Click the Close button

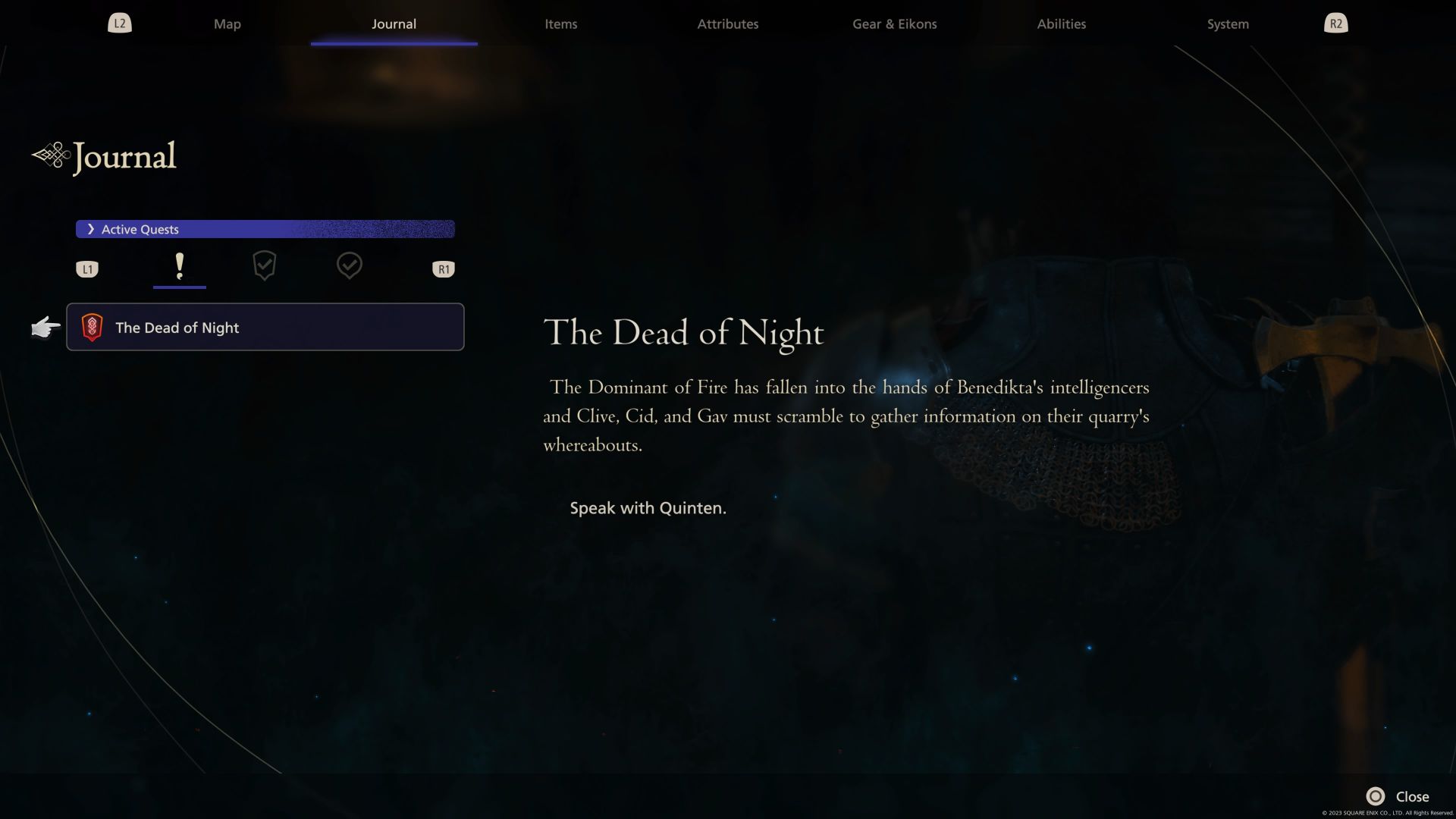pyautogui.click(x=1412, y=796)
